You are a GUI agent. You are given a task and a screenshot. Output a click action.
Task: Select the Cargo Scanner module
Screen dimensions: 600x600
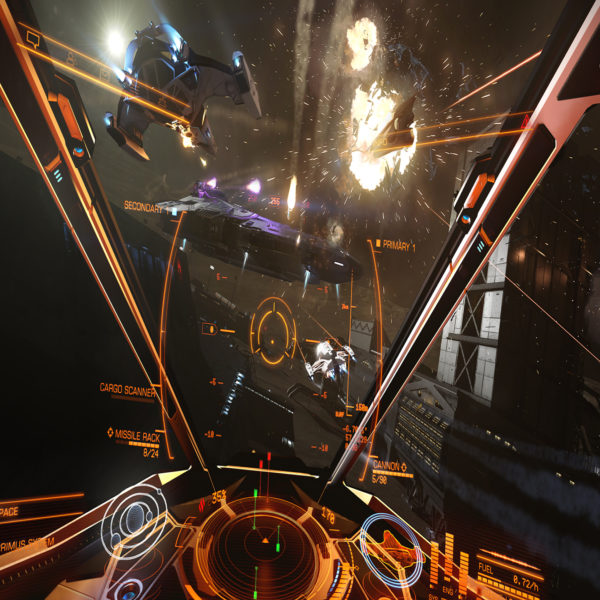126,388
